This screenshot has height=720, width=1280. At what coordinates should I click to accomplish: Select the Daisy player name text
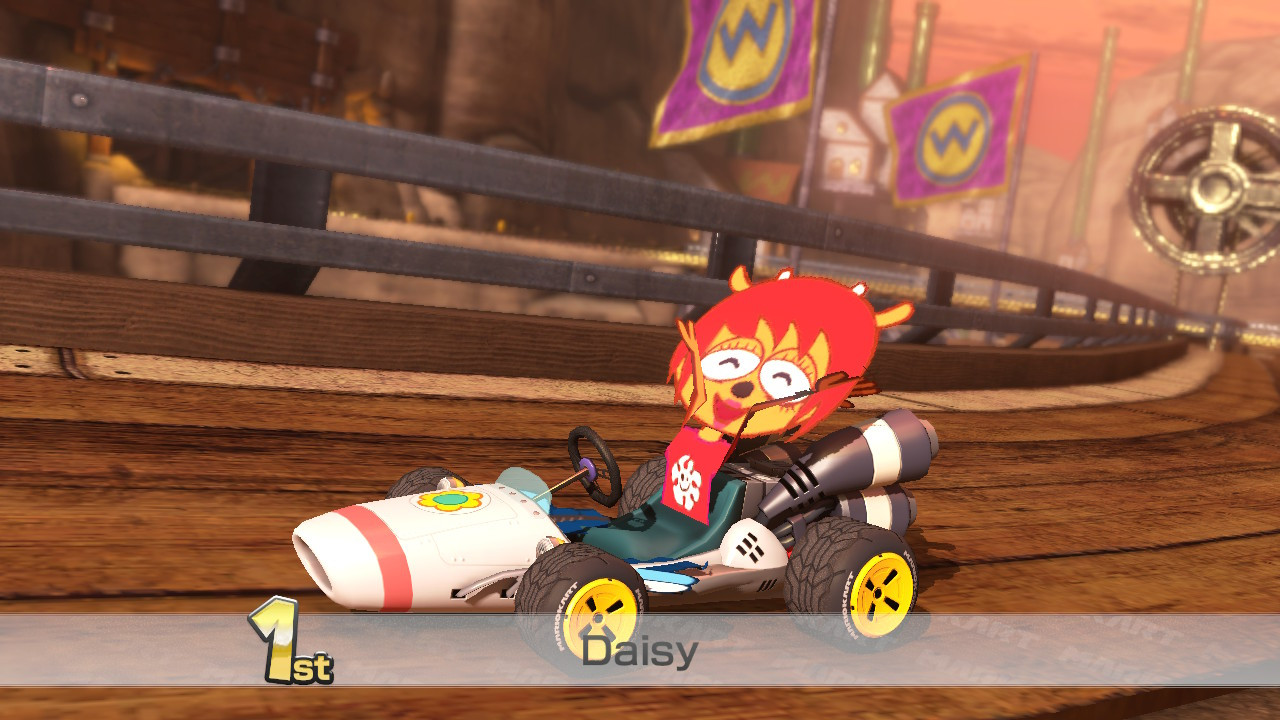pos(640,650)
